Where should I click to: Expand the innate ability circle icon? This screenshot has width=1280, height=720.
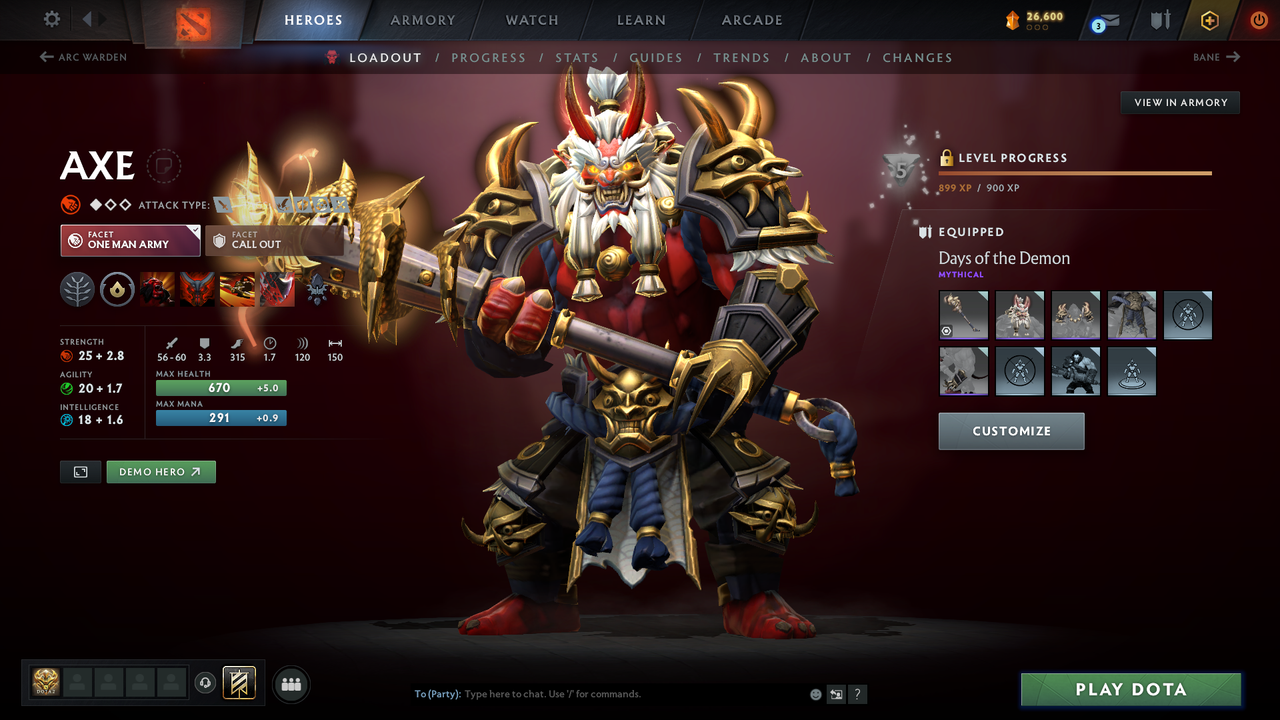pyautogui.click(x=117, y=290)
